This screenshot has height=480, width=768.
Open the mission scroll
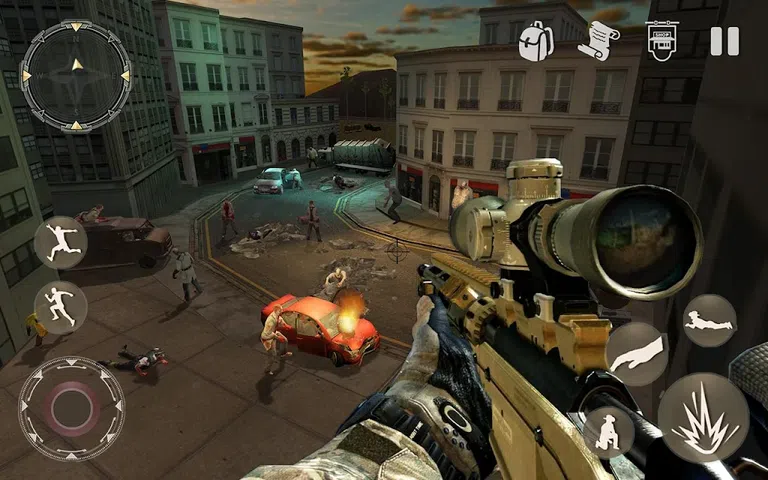597,41
